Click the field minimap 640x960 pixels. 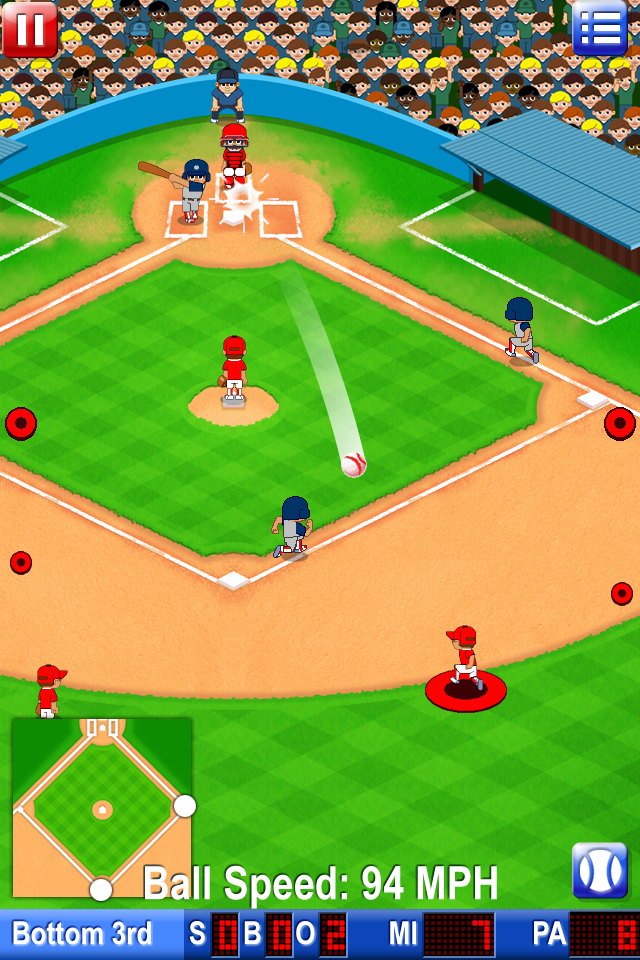coord(102,807)
